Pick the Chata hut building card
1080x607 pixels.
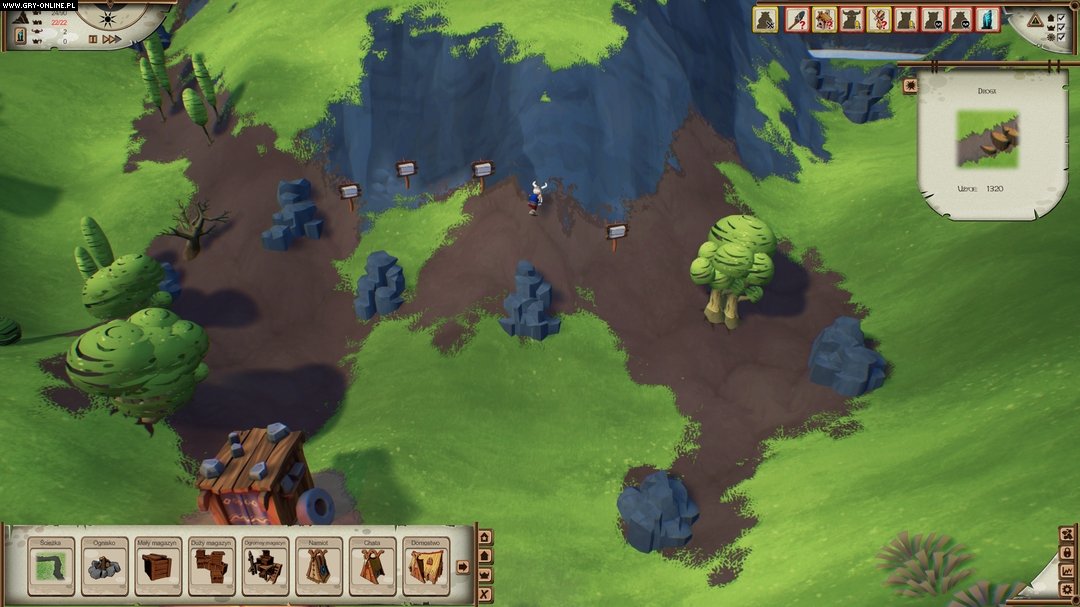373,567
